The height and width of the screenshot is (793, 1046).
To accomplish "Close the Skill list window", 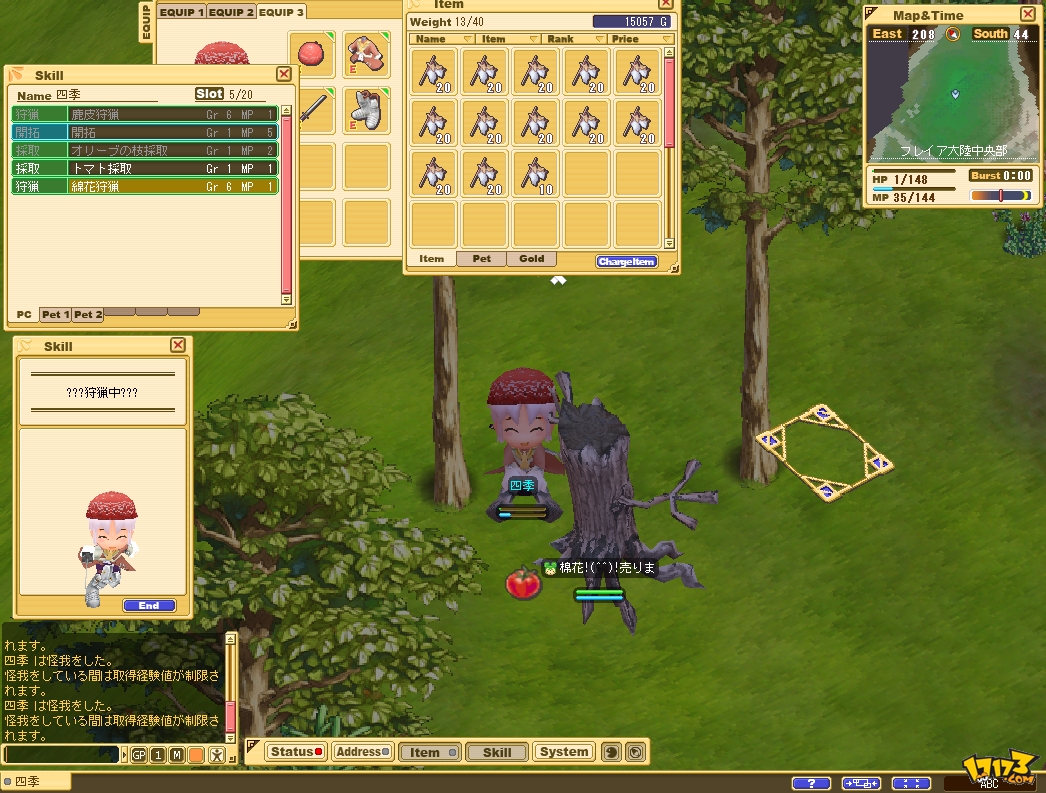I will [x=284, y=74].
